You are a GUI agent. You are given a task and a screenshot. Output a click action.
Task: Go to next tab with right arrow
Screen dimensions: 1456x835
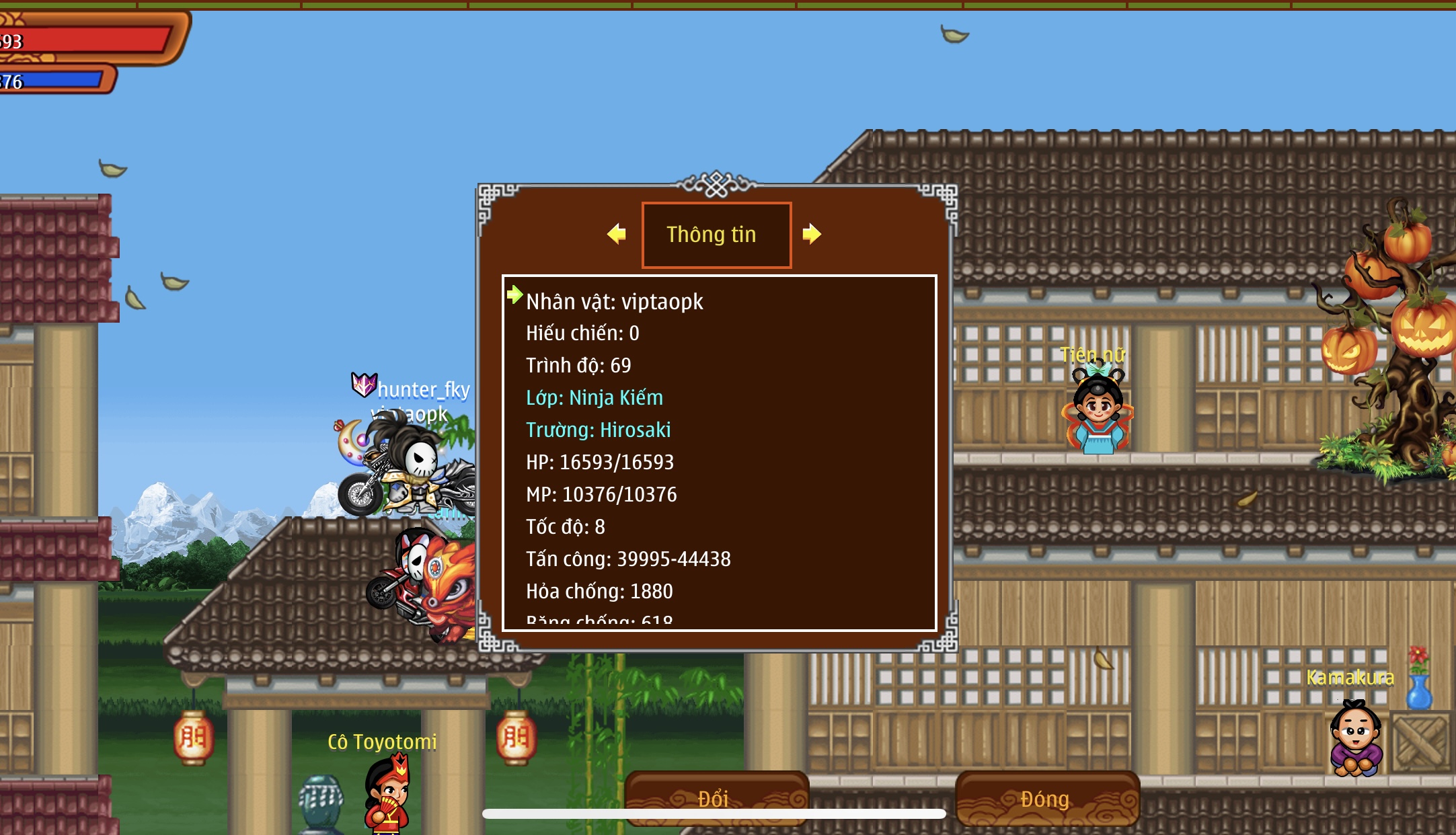[812, 234]
